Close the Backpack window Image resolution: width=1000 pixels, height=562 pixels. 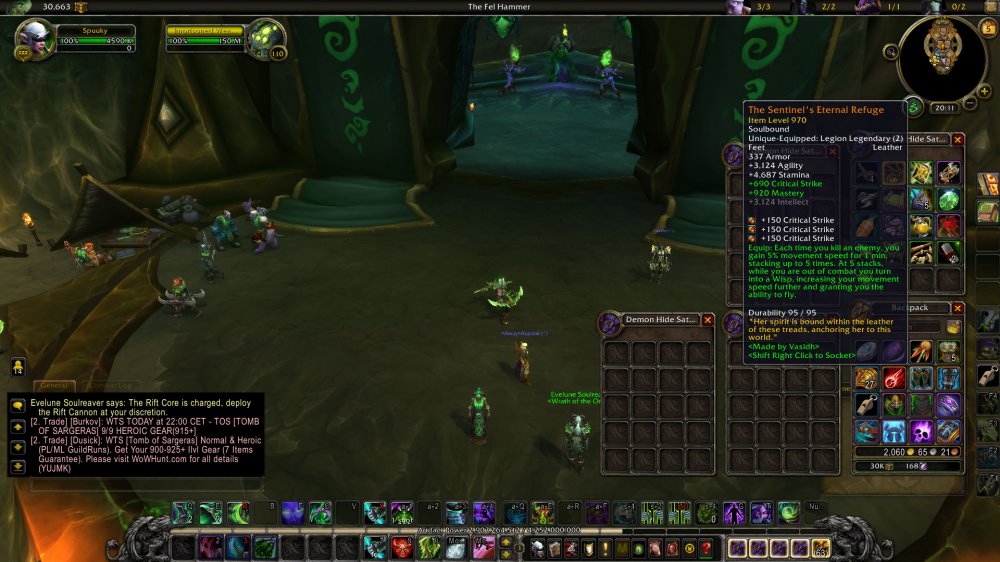[x=957, y=309]
